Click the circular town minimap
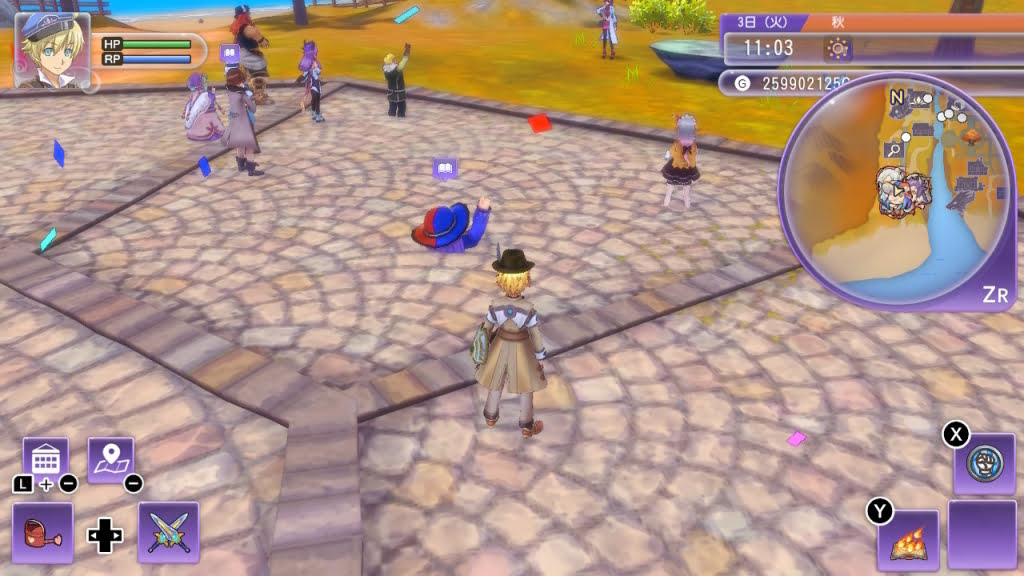The image size is (1024, 576). point(896,194)
